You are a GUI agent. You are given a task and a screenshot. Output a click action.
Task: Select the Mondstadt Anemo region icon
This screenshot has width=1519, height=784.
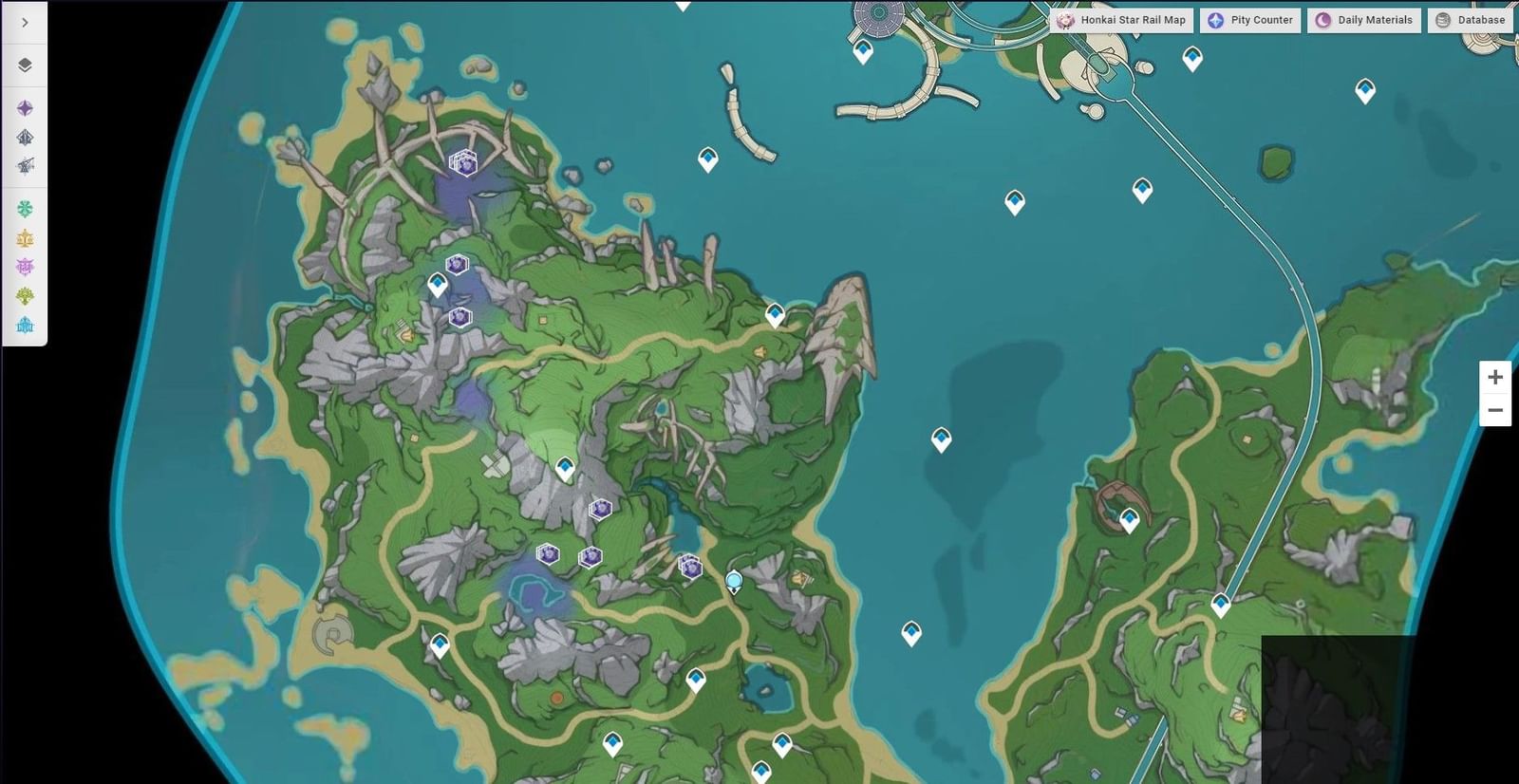25,207
